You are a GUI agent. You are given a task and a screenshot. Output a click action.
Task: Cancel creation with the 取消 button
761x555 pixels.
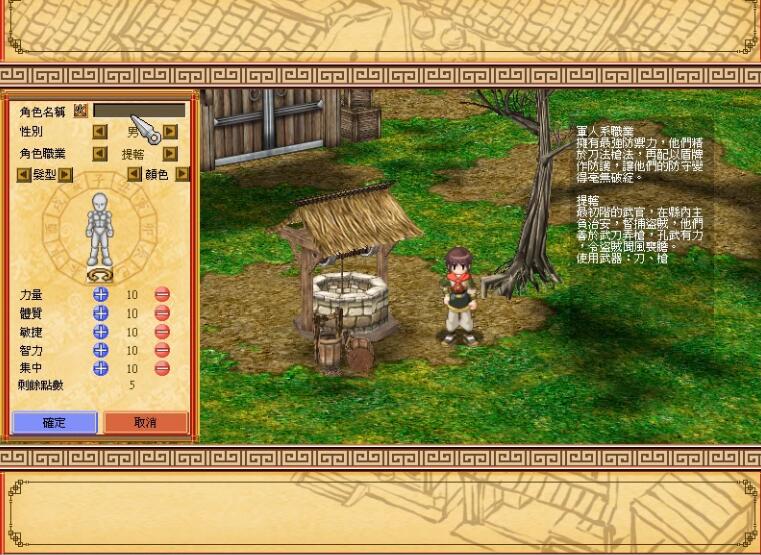pyautogui.click(x=145, y=422)
